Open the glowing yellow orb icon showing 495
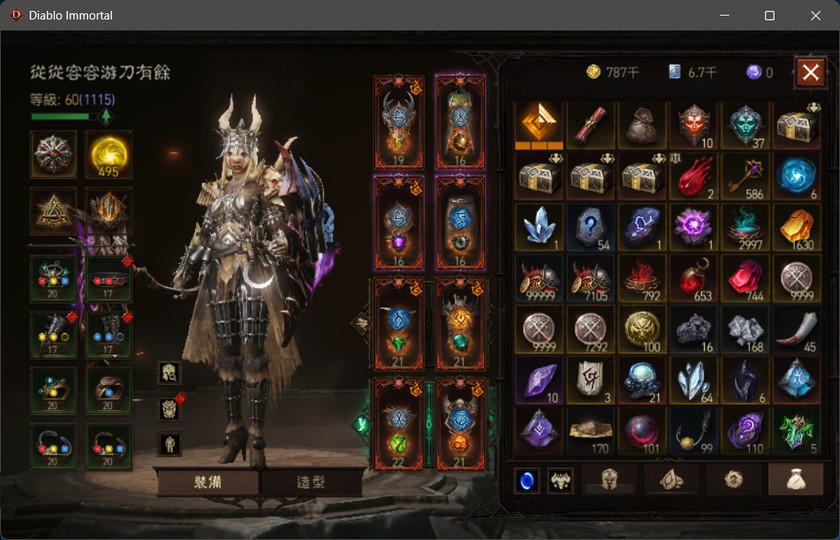This screenshot has width=840, height=540. [x=108, y=154]
